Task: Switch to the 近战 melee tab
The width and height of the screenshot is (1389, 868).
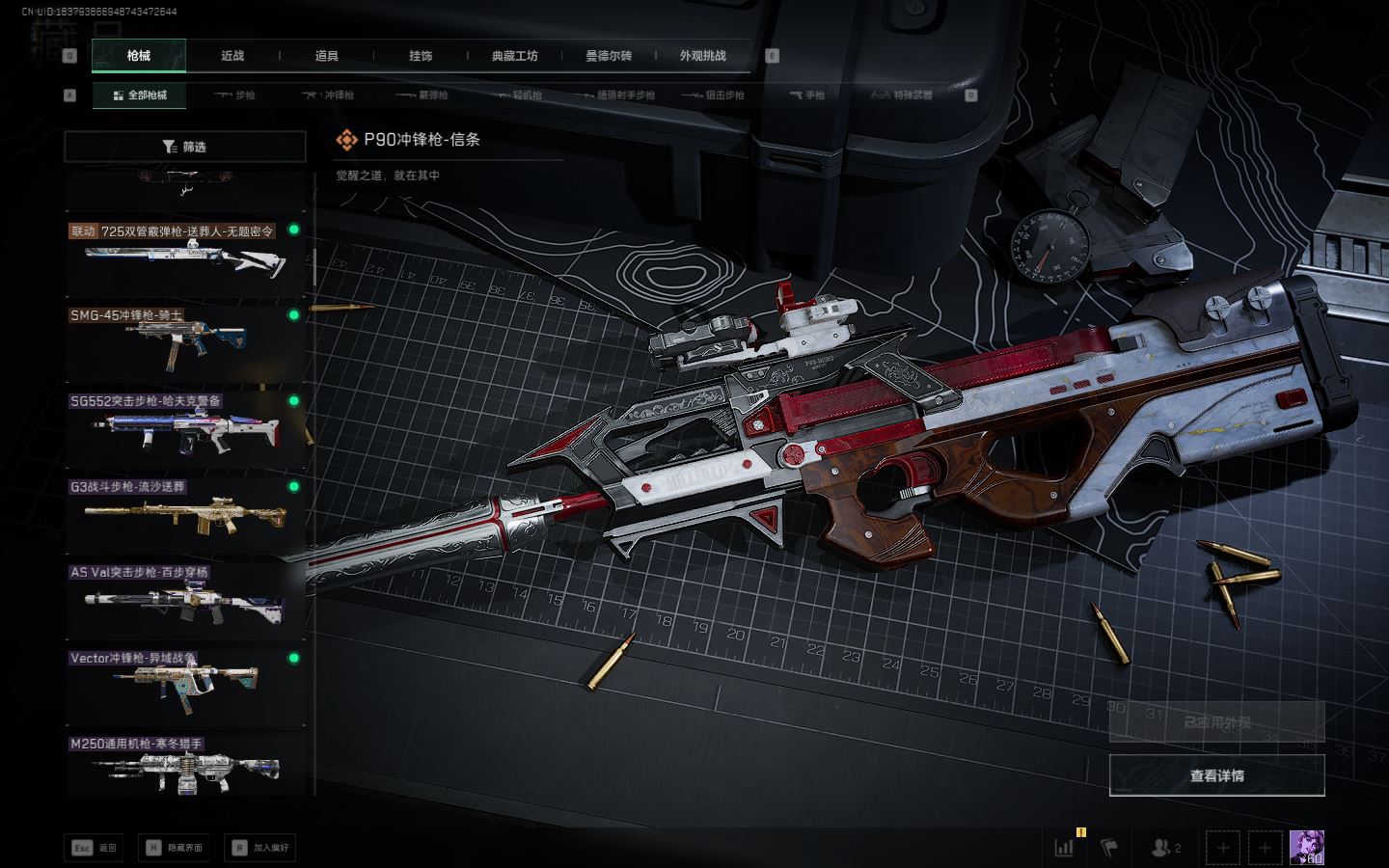Action: (x=232, y=56)
